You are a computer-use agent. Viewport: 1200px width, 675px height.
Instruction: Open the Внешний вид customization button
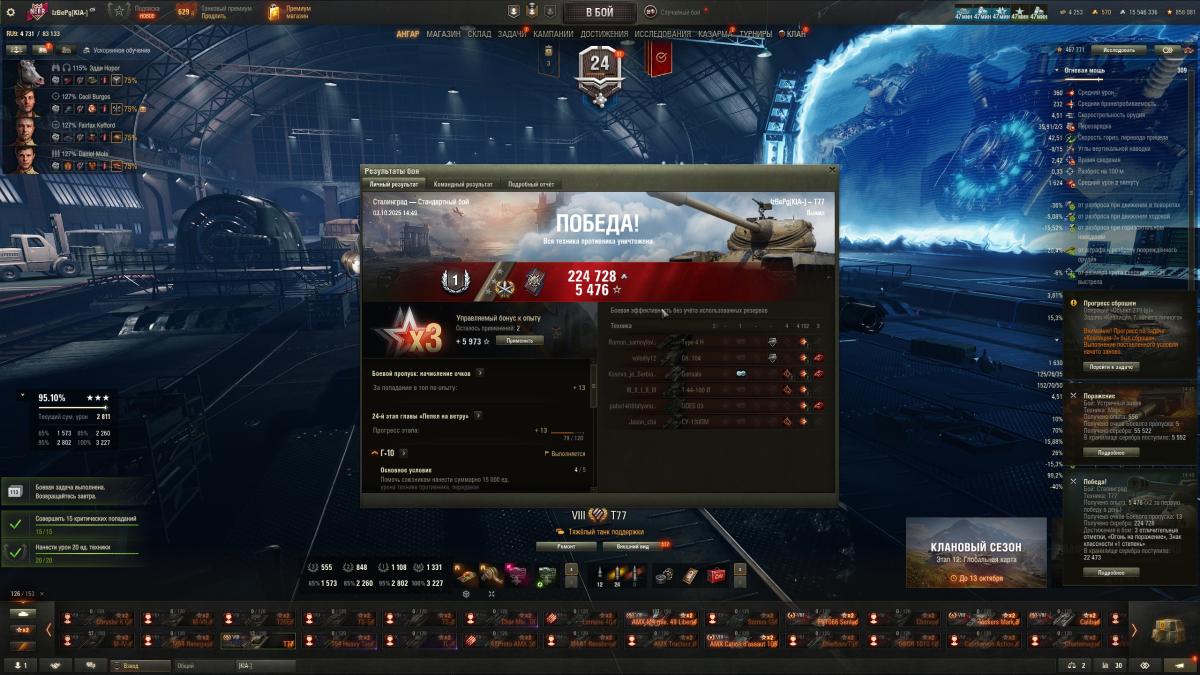pos(632,546)
